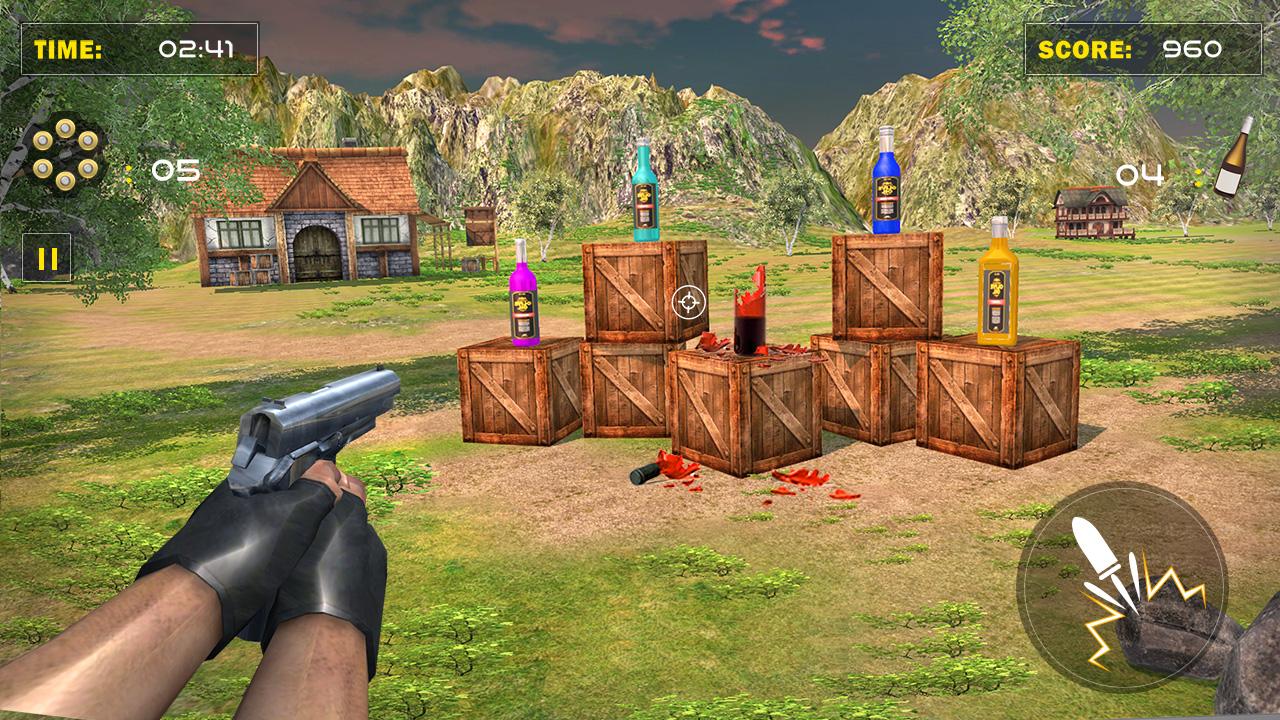This screenshot has height=720, width=1280.
Task: Pause the game with the pause button
Action: (47, 259)
